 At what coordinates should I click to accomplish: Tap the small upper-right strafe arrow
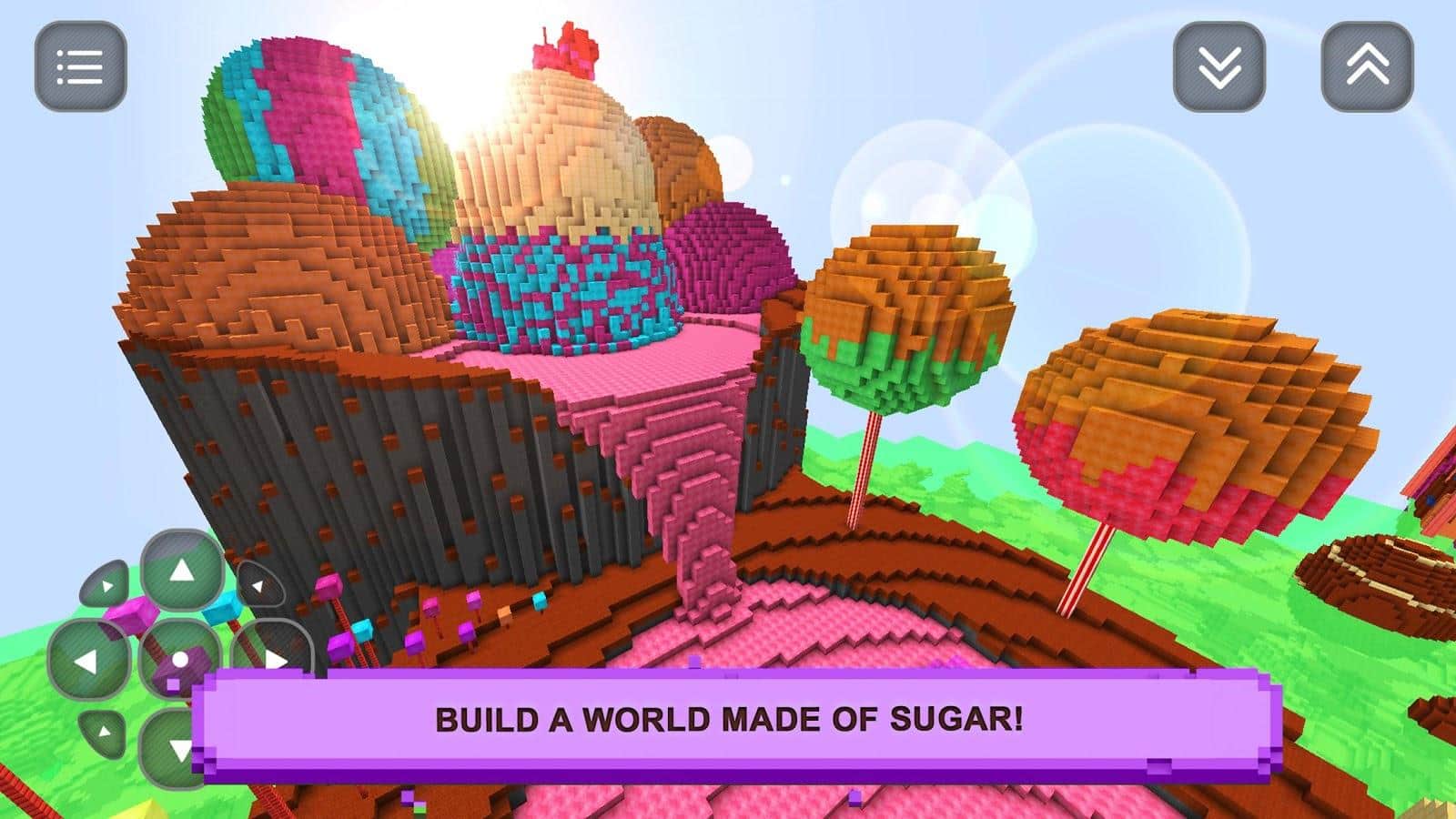pos(258,584)
